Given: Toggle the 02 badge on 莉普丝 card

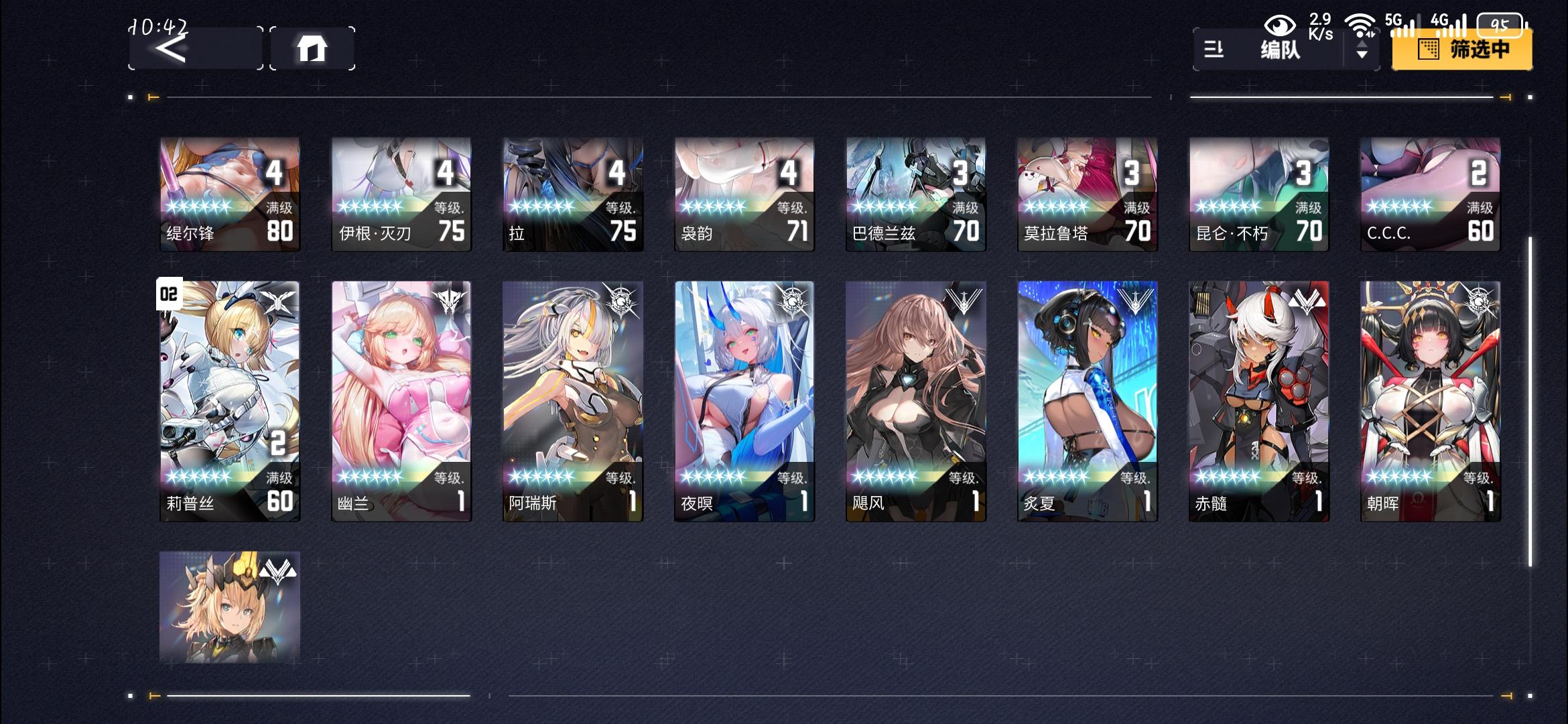Looking at the screenshot, I should pyautogui.click(x=169, y=293).
